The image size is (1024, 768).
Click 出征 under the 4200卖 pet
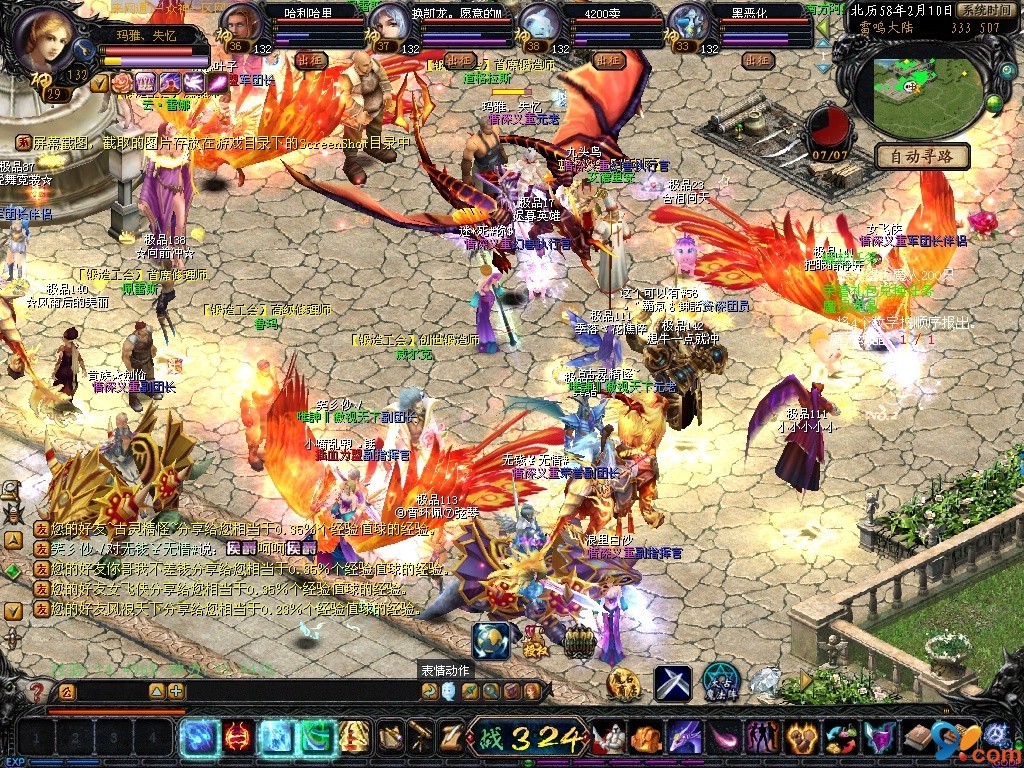pyautogui.click(x=609, y=60)
